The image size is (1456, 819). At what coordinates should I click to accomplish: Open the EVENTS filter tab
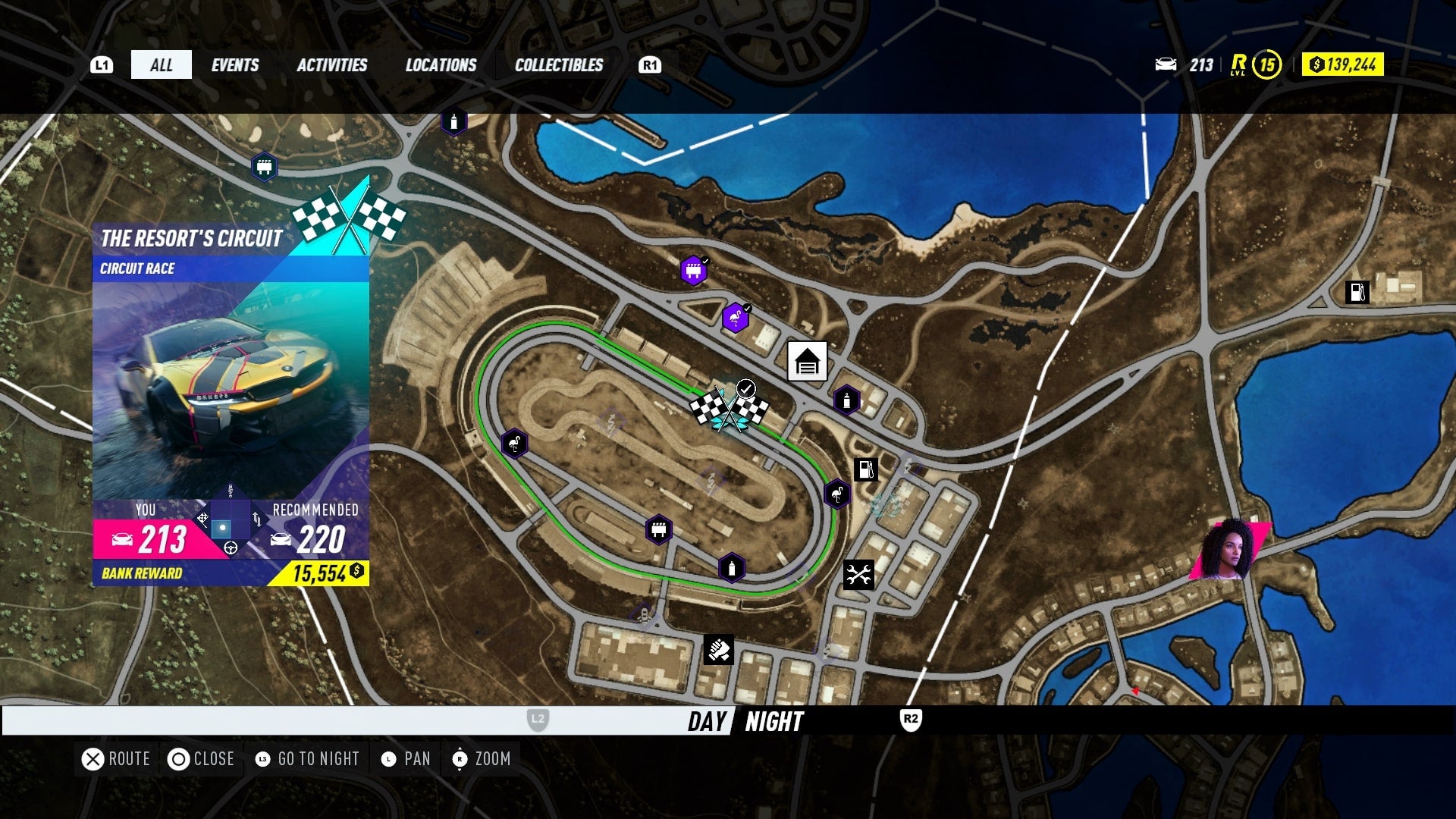234,64
